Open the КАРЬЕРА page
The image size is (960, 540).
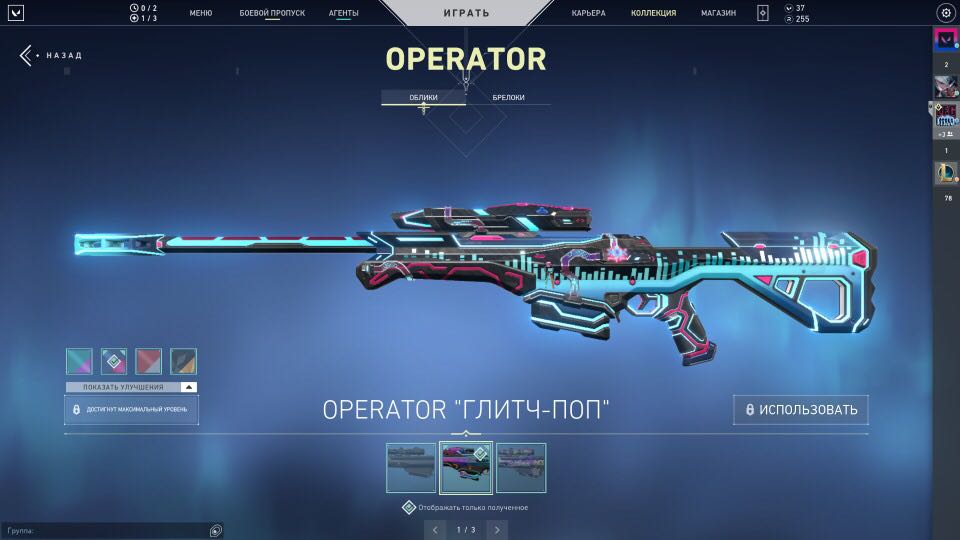tap(588, 13)
